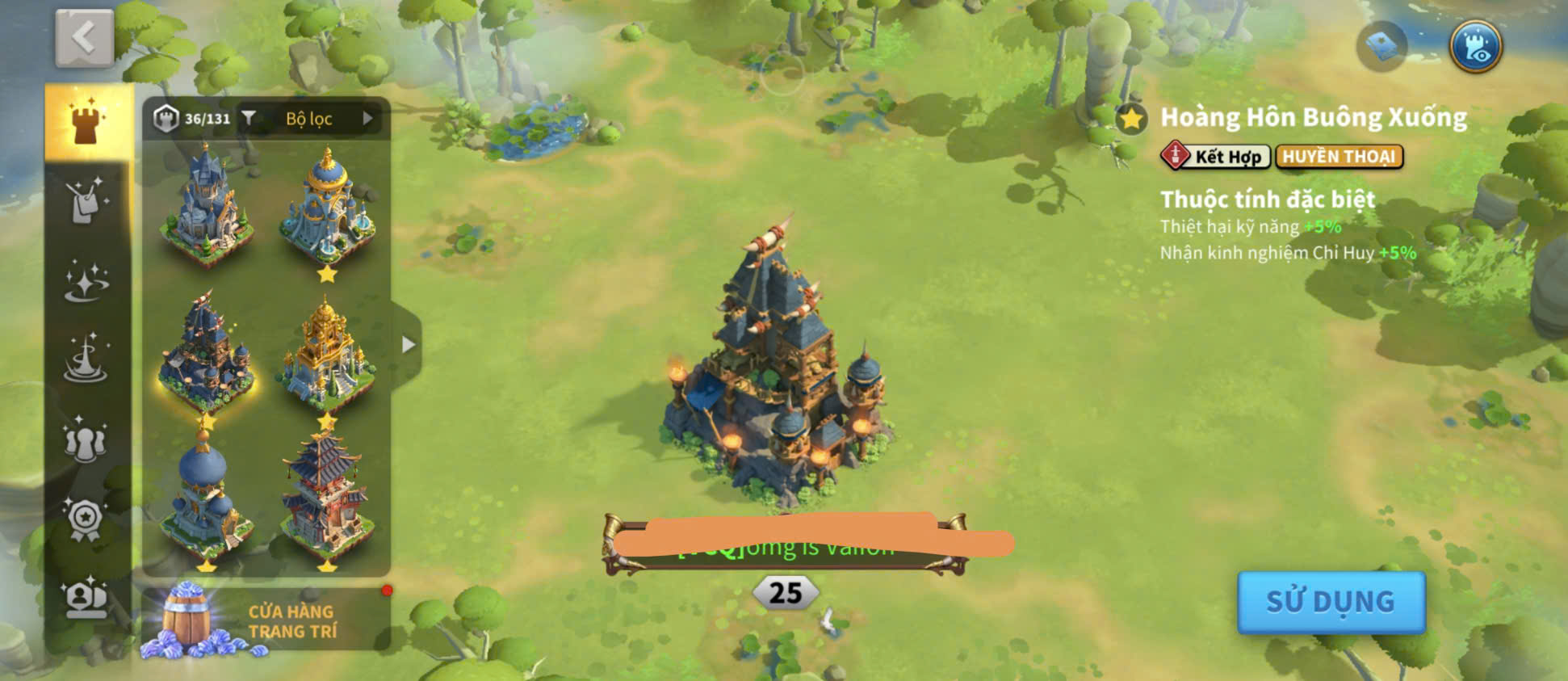Expand the skin list panel arrow
This screenshot has width=1568, height=681.
coord(409,345)
